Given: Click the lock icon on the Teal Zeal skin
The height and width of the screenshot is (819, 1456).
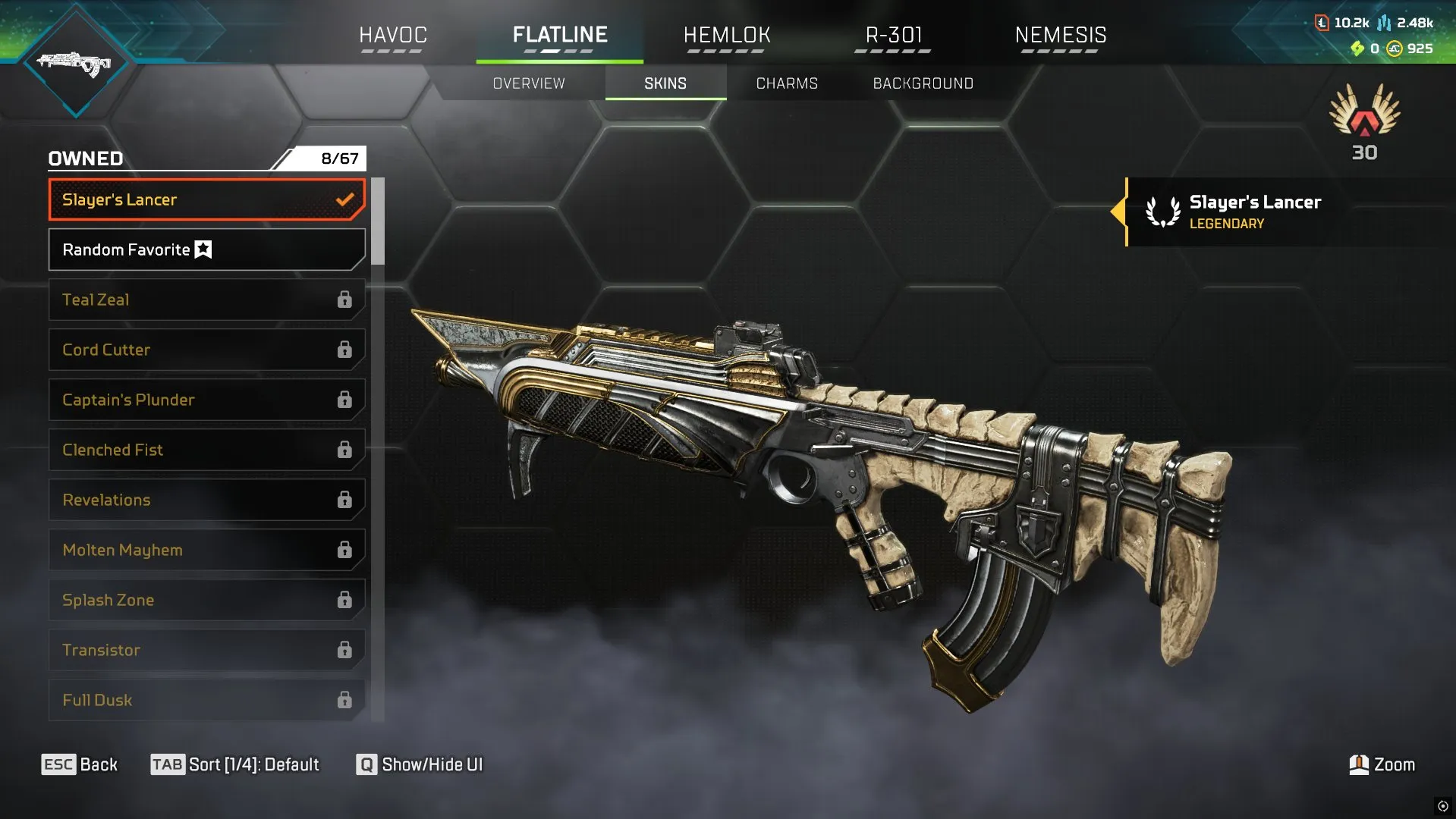Looking at the screenshot, I should coord(345,300).
